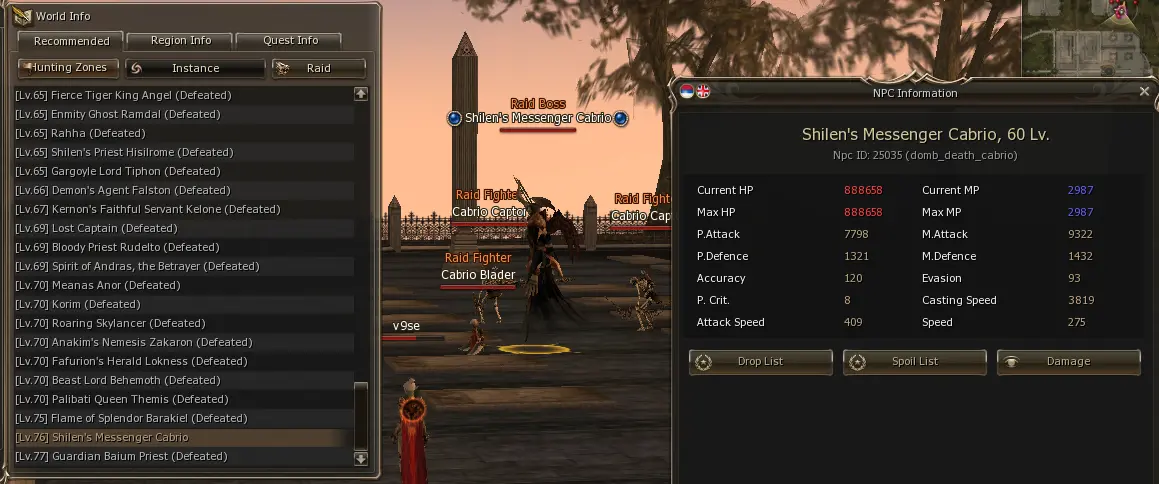Switch to the Region Info tab
The image size is (1159, 484).
click(181, 41)
